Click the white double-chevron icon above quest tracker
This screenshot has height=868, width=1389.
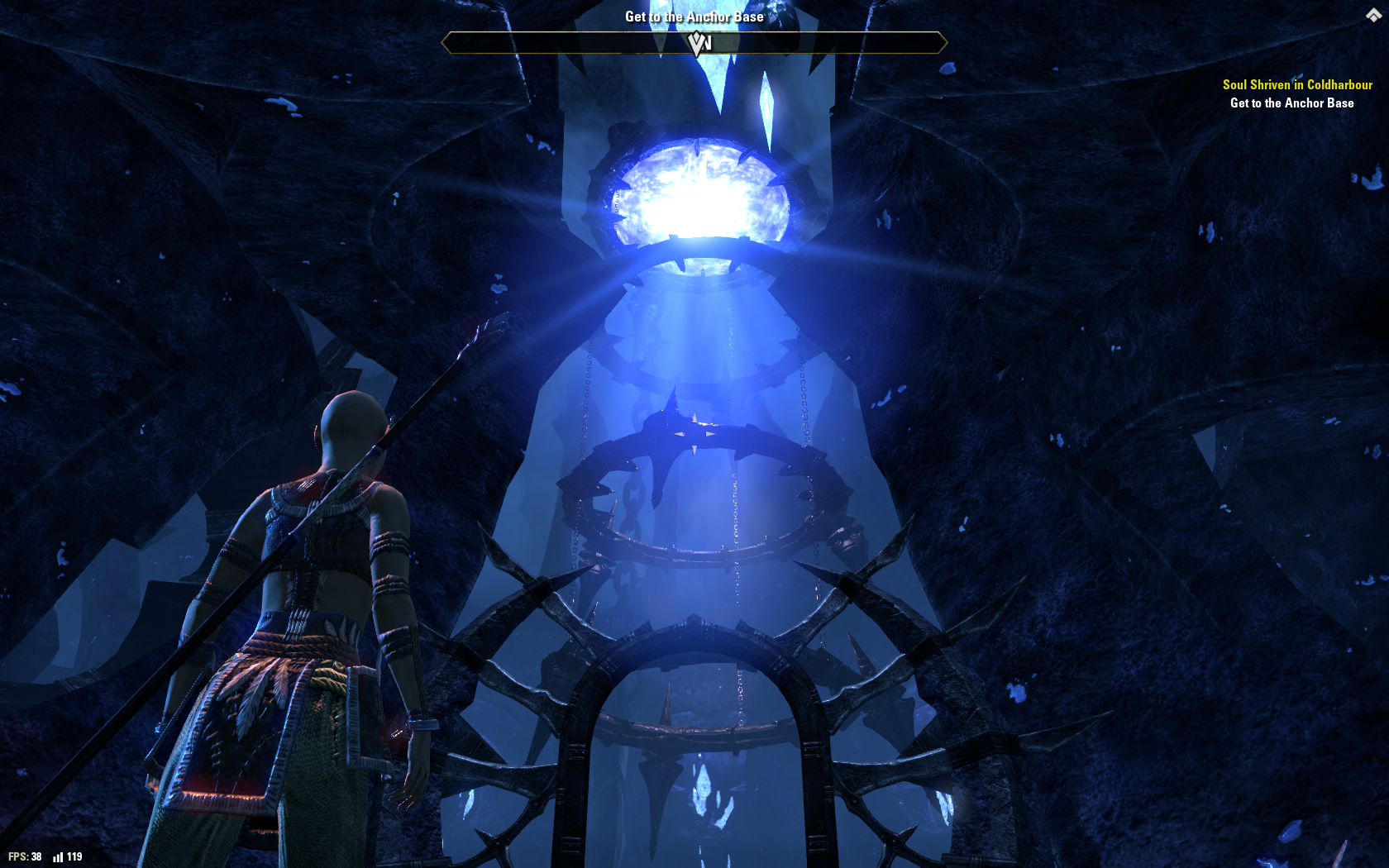pos(1373,15)
